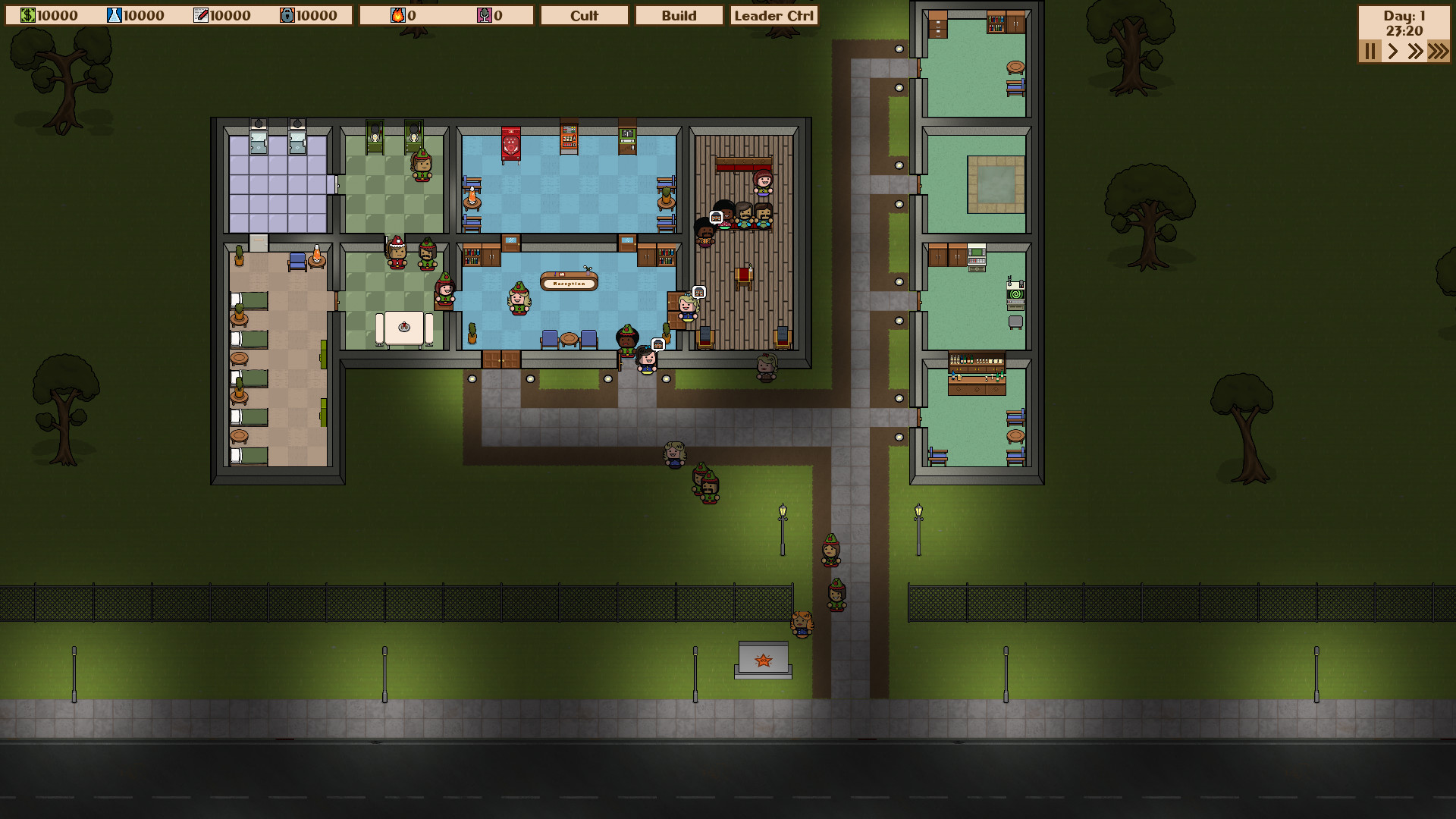Screen dimensions: 1456x819
Task: Open the Build menu
Action: point(679,15)
